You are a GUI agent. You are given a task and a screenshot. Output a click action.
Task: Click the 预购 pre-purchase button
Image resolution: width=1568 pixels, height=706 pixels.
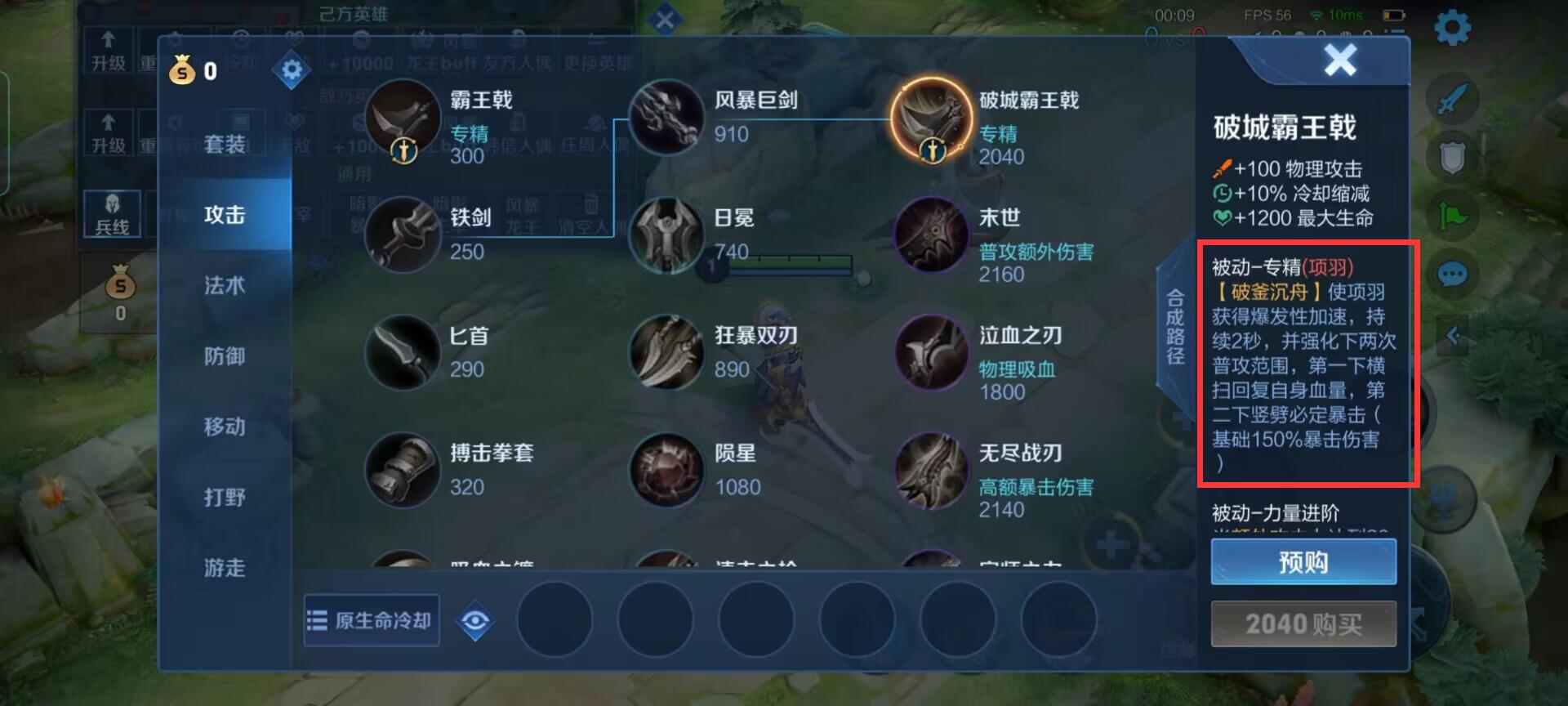pyautogui.click(x=1303, y=562)
